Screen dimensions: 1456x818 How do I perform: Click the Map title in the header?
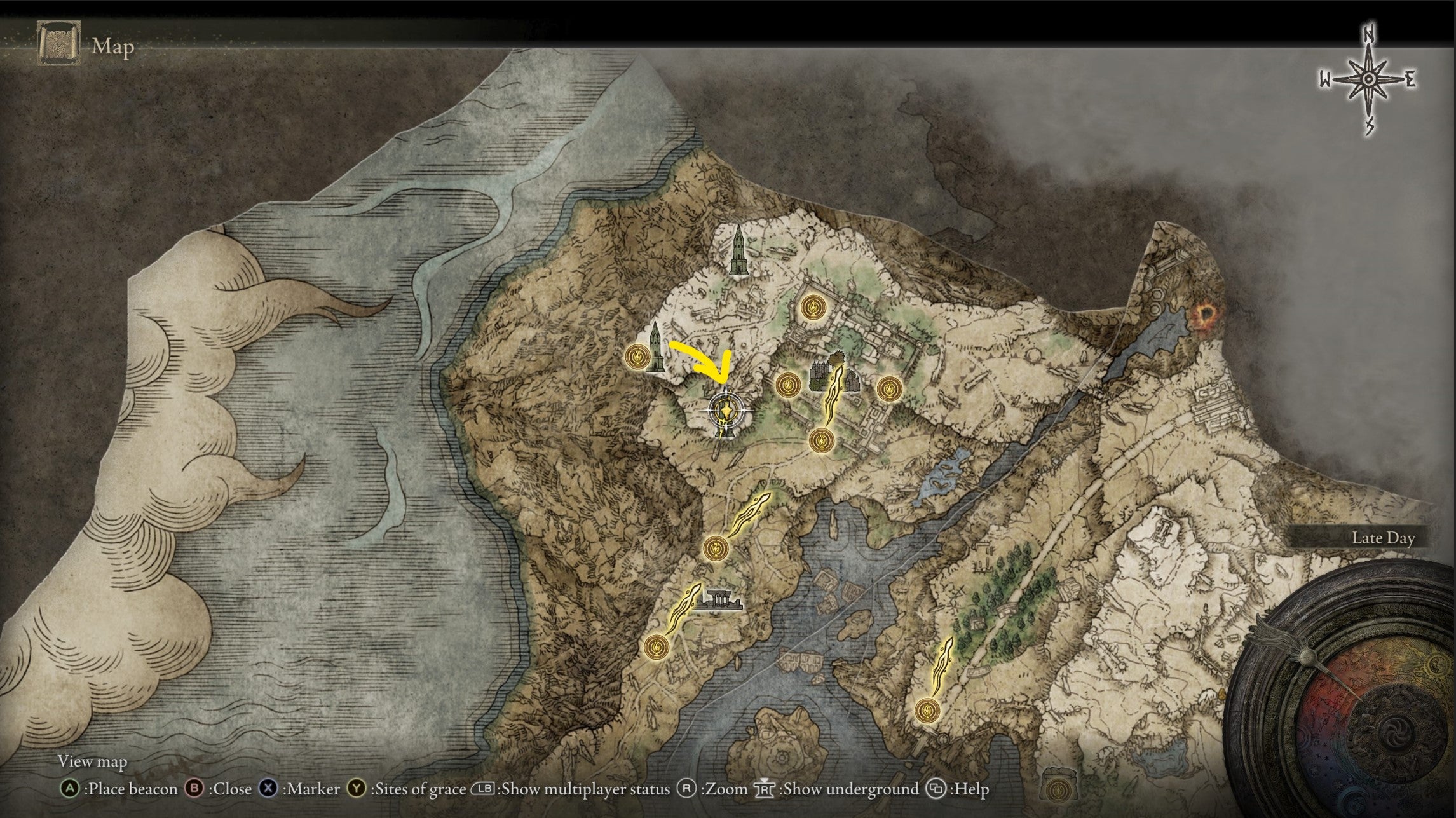coord(112,46)
